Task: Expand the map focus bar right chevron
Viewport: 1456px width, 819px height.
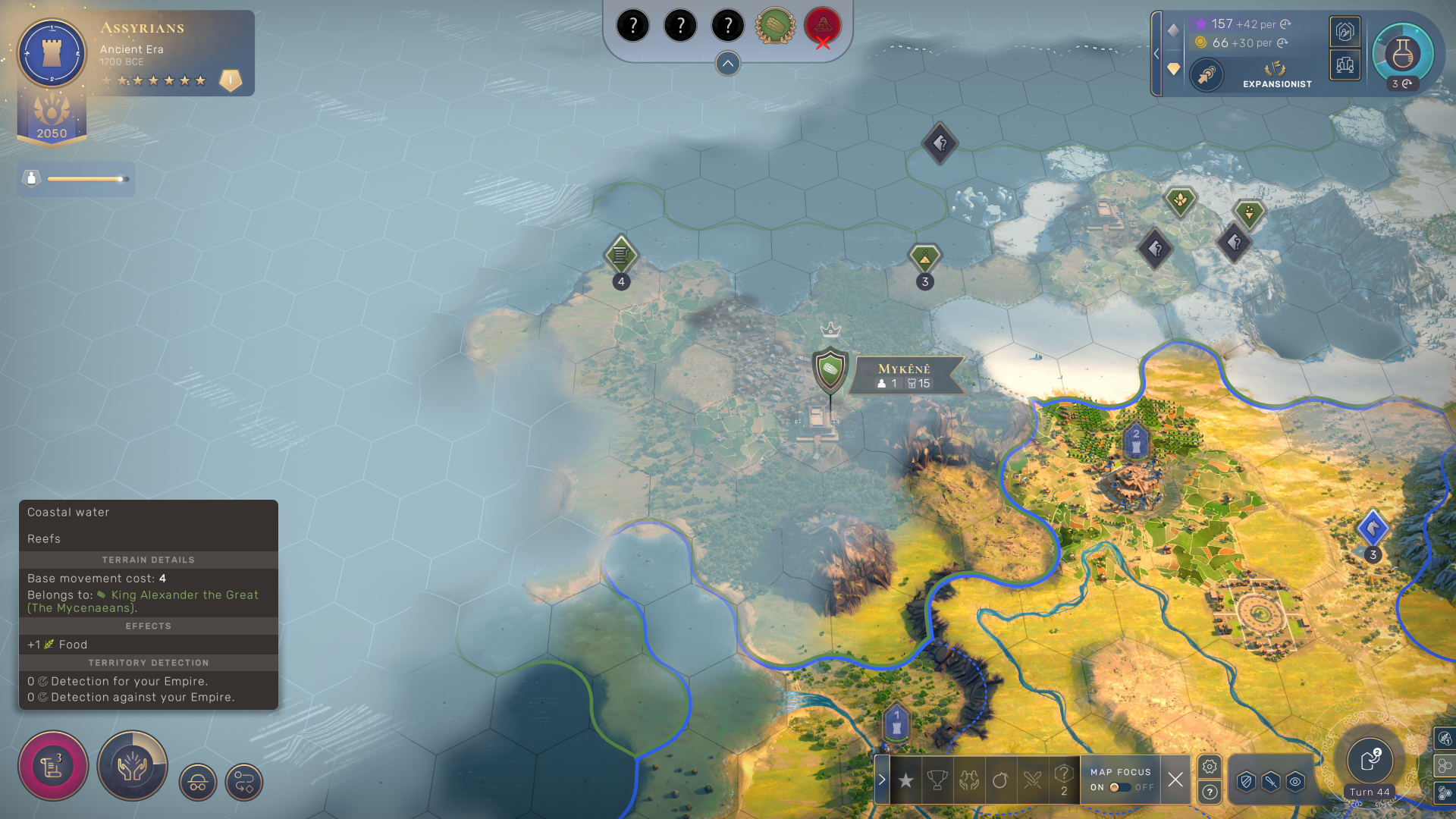Action: coord(882,778)
